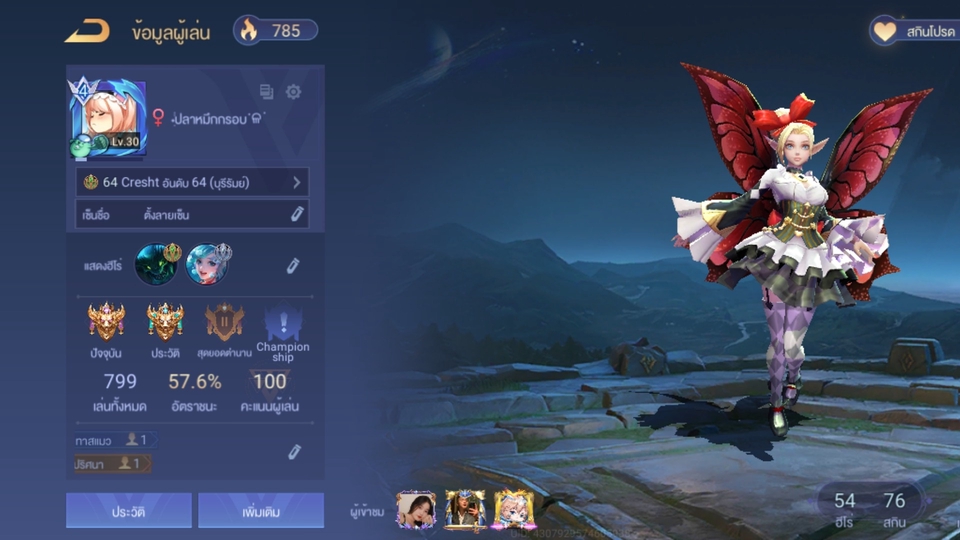Select the dark green showcased hero
960x540 pixels.
pyautogui.click(x=155, y=264)
